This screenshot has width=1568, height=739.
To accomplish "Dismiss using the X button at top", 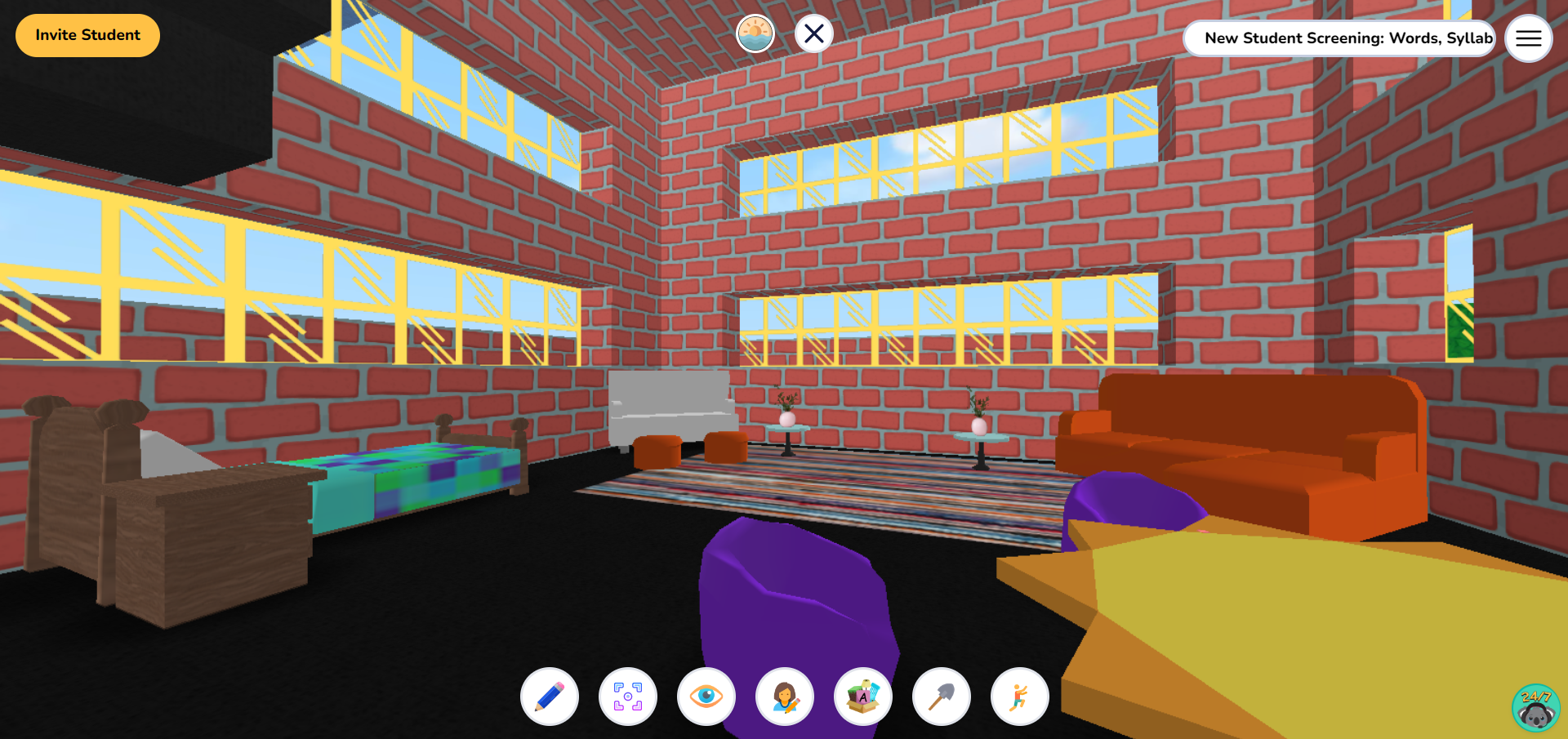I will [813, 33].
